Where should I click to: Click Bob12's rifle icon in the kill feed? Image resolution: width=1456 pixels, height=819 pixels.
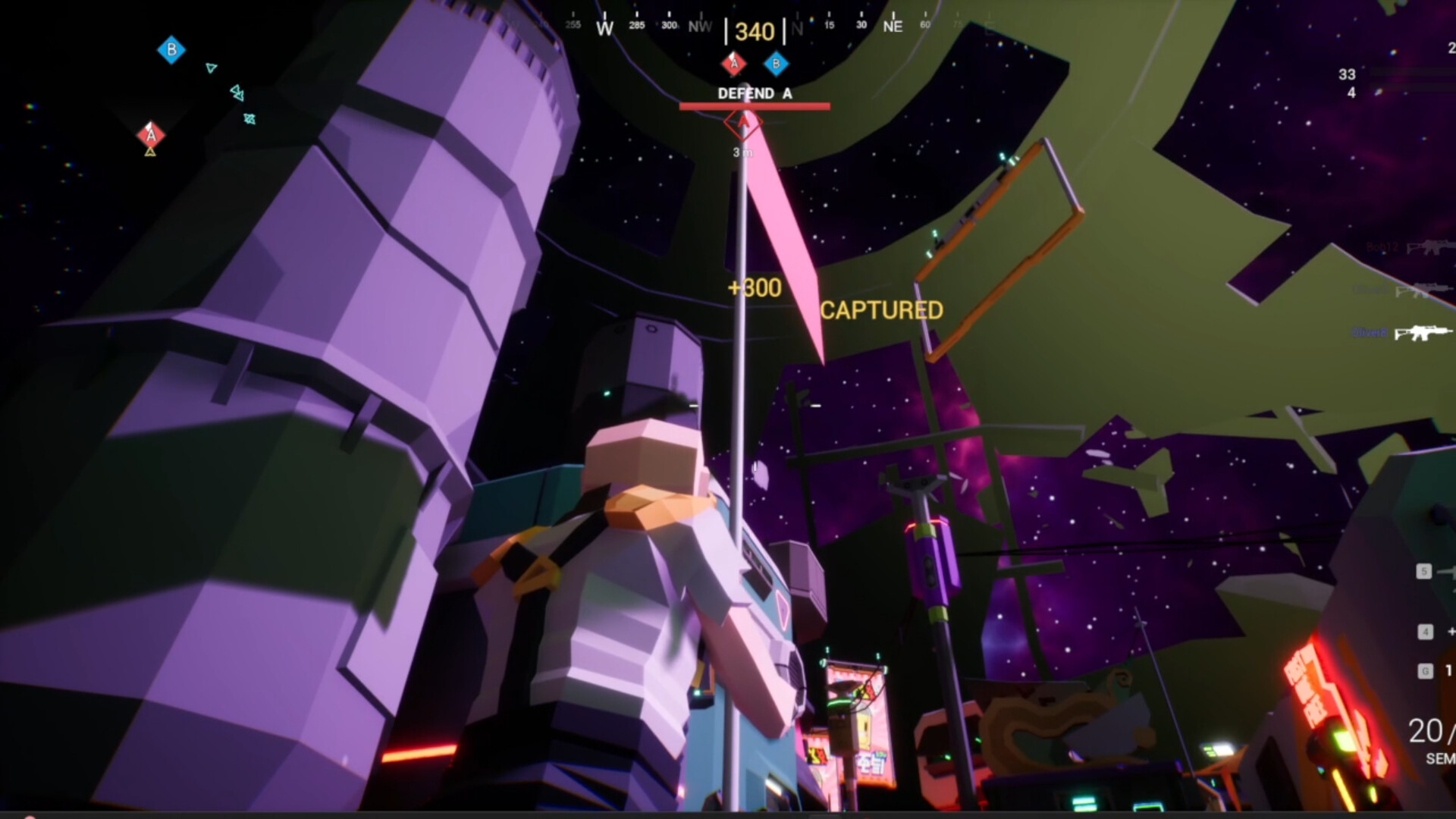click(1429, 248)
